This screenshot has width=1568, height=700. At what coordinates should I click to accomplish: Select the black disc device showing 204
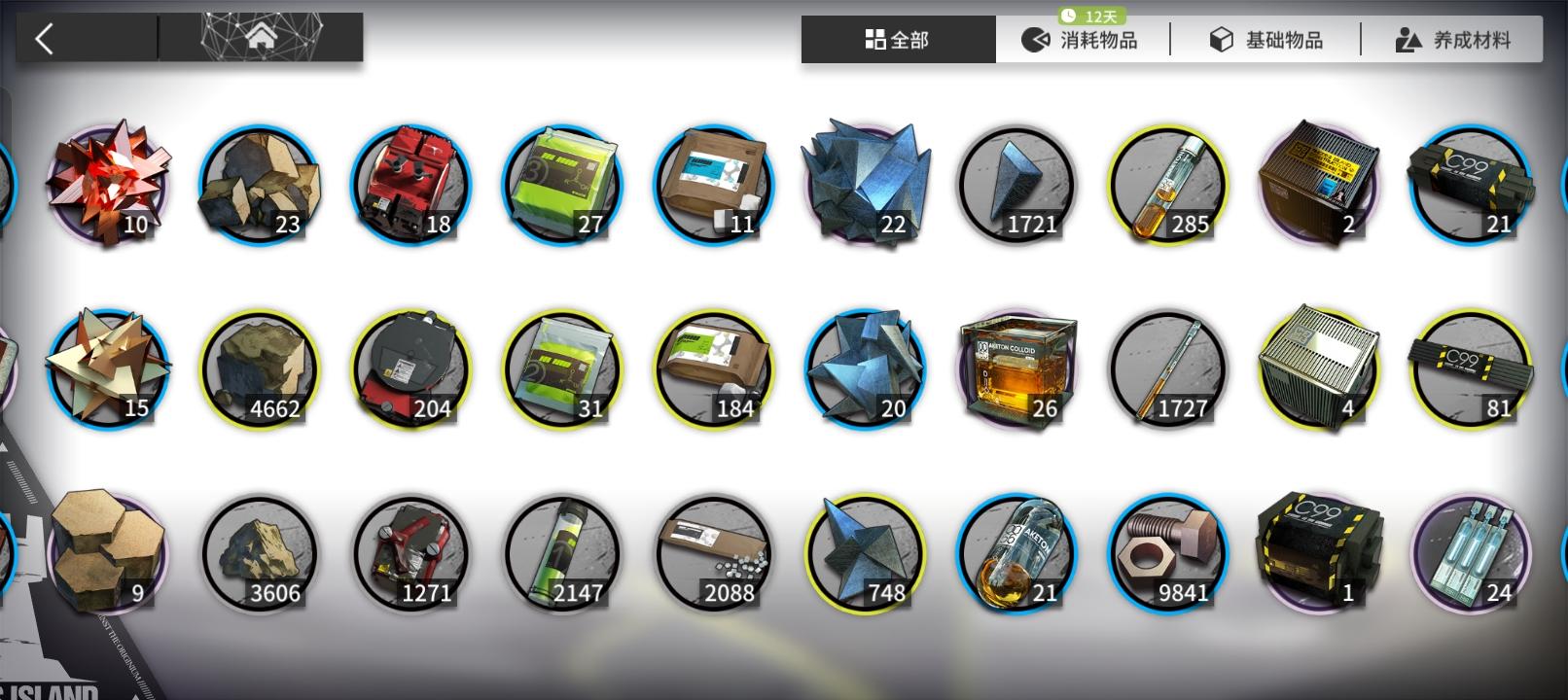tap(410, 369)
